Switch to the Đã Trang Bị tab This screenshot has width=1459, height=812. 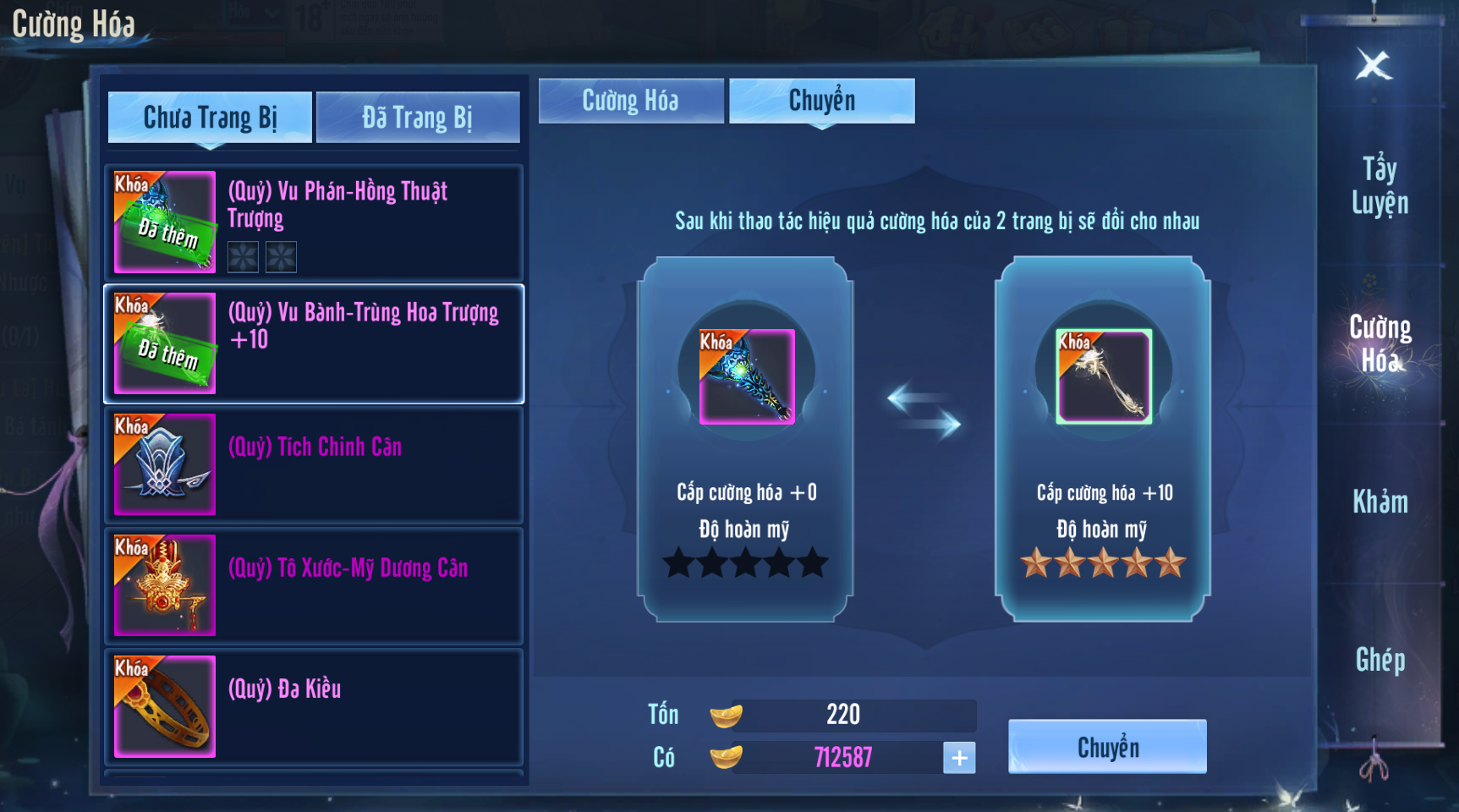tap(418, 118)
